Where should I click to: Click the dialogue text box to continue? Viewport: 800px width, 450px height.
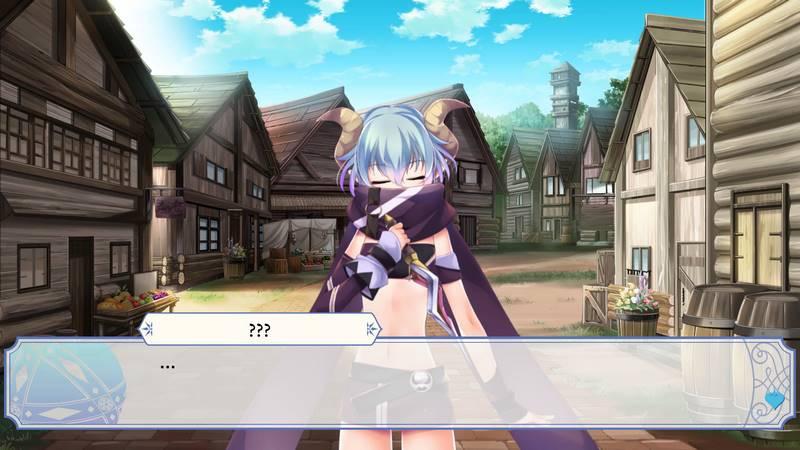point(400,385)
